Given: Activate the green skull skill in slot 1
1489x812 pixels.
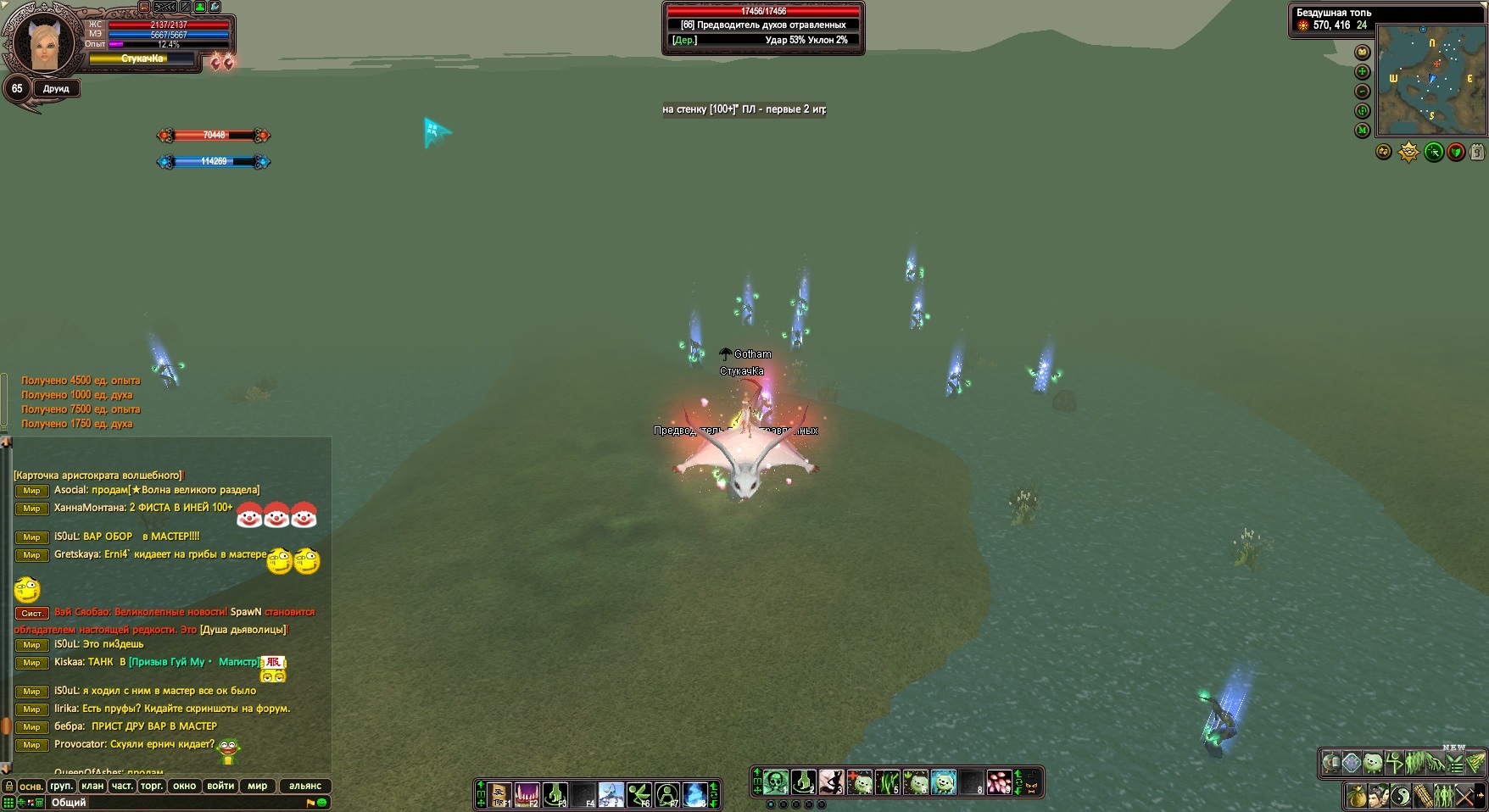Looking at the screenshot, I should (776, 781).
